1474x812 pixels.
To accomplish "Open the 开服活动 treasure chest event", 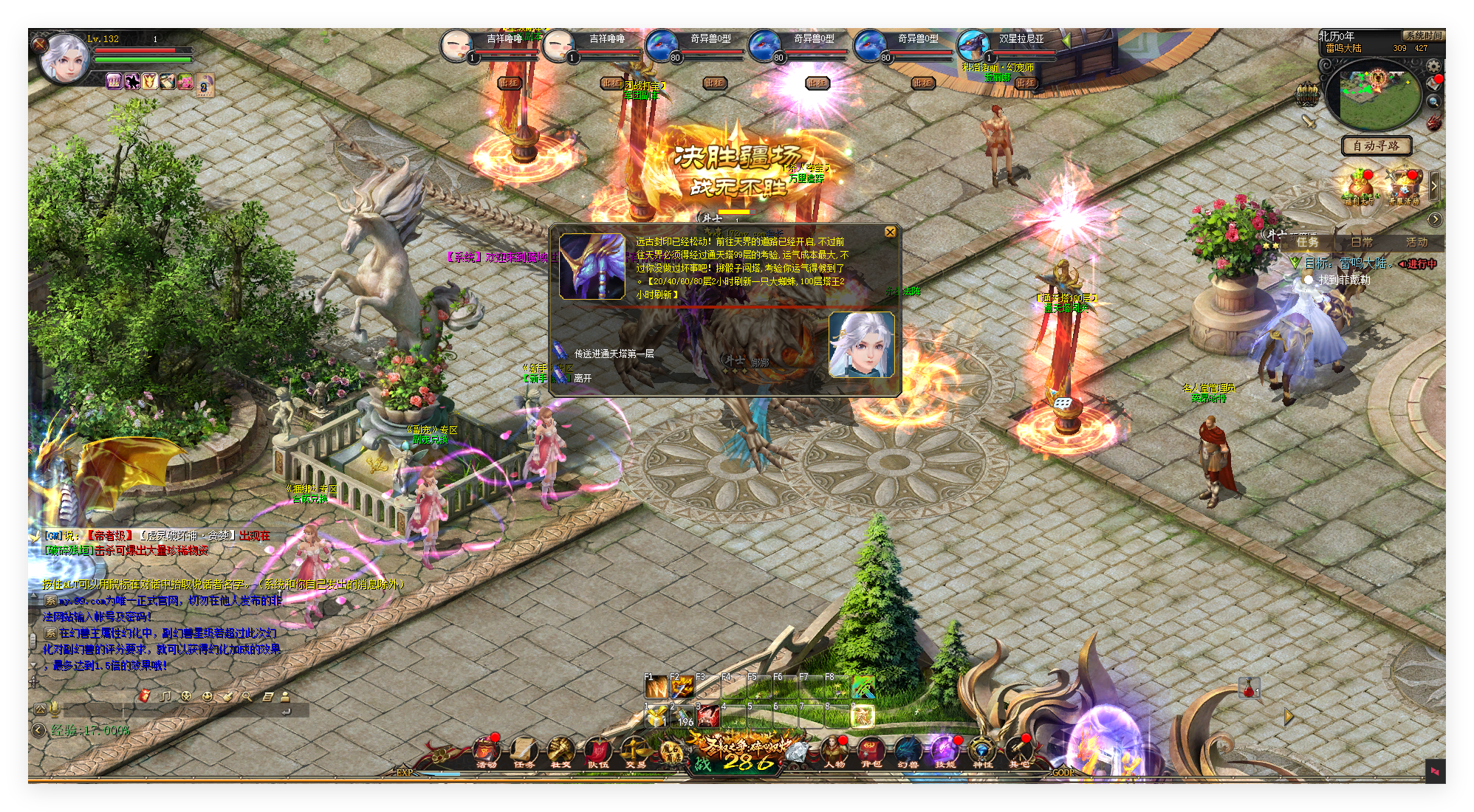I will 1403,186.
